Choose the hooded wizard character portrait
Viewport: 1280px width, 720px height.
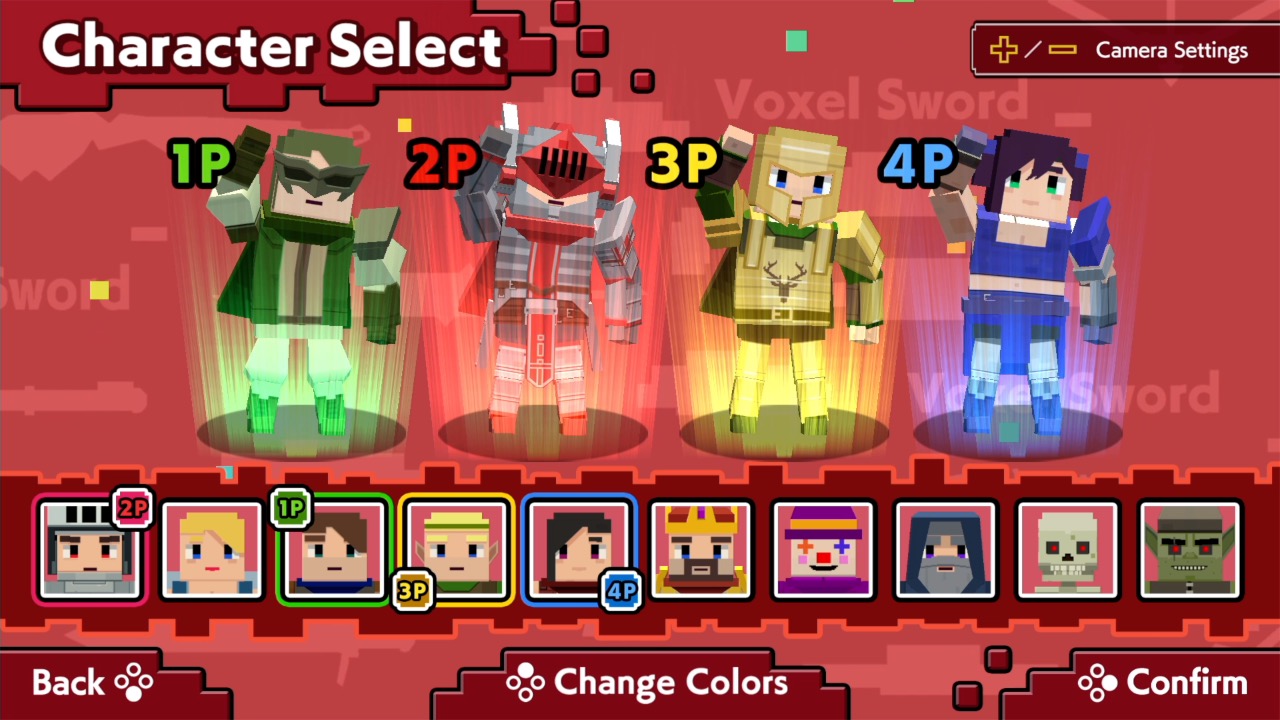(945, 550)
